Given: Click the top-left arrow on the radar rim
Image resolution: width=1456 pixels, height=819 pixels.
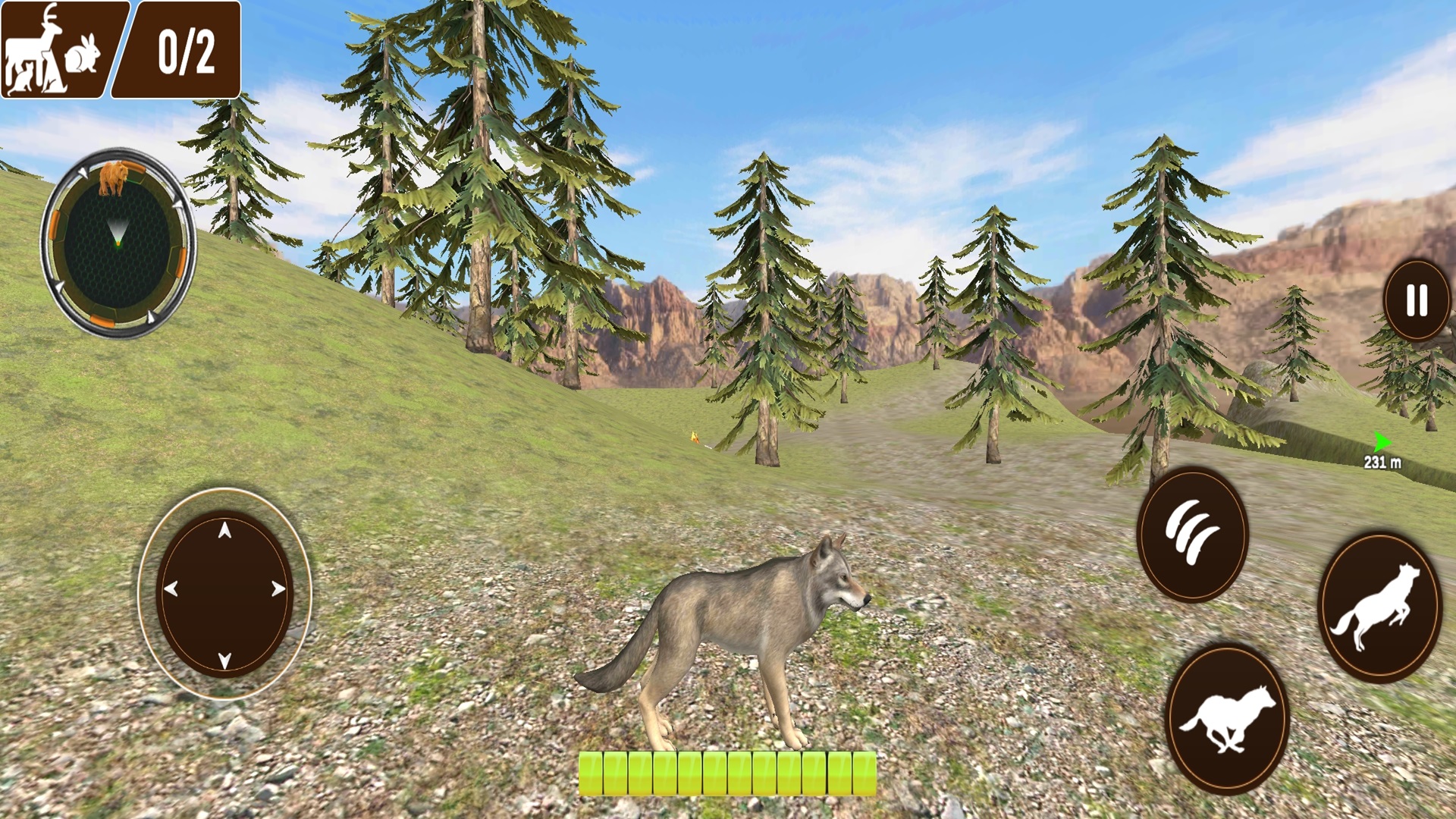Looking at the screenshot, I should (83, 171).
